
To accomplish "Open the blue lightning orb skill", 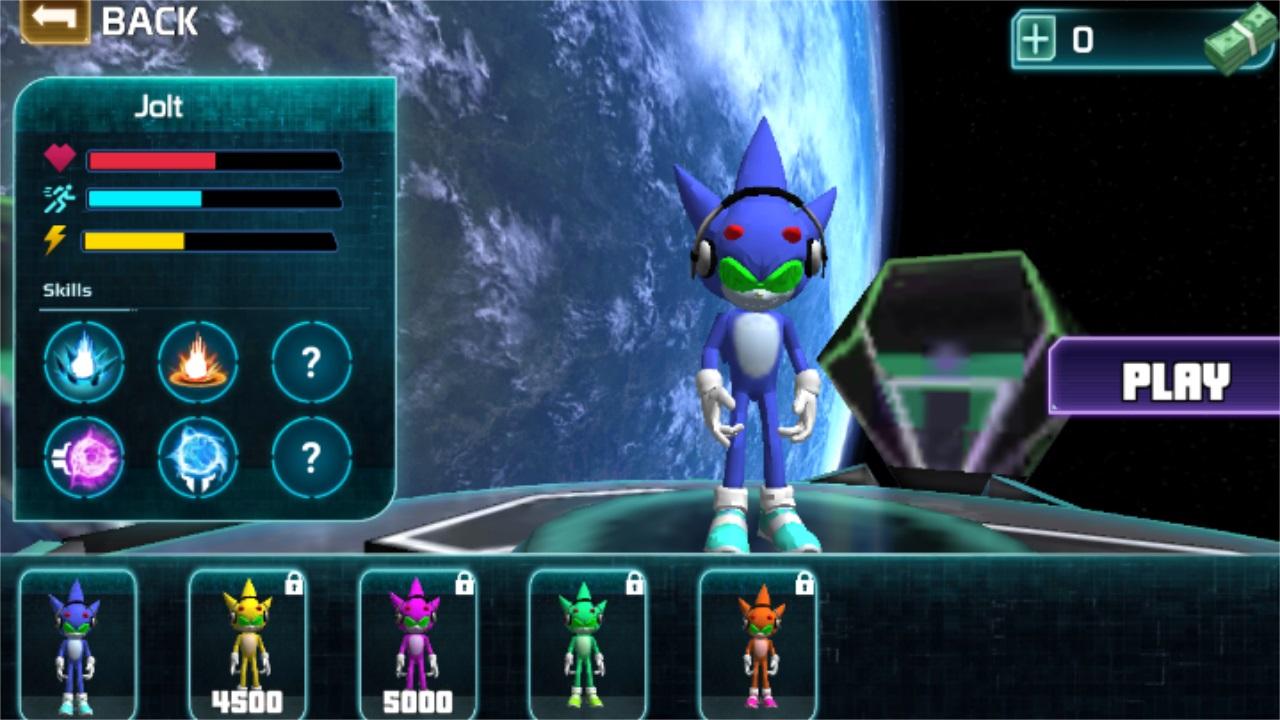I will [x=198, y=458].
